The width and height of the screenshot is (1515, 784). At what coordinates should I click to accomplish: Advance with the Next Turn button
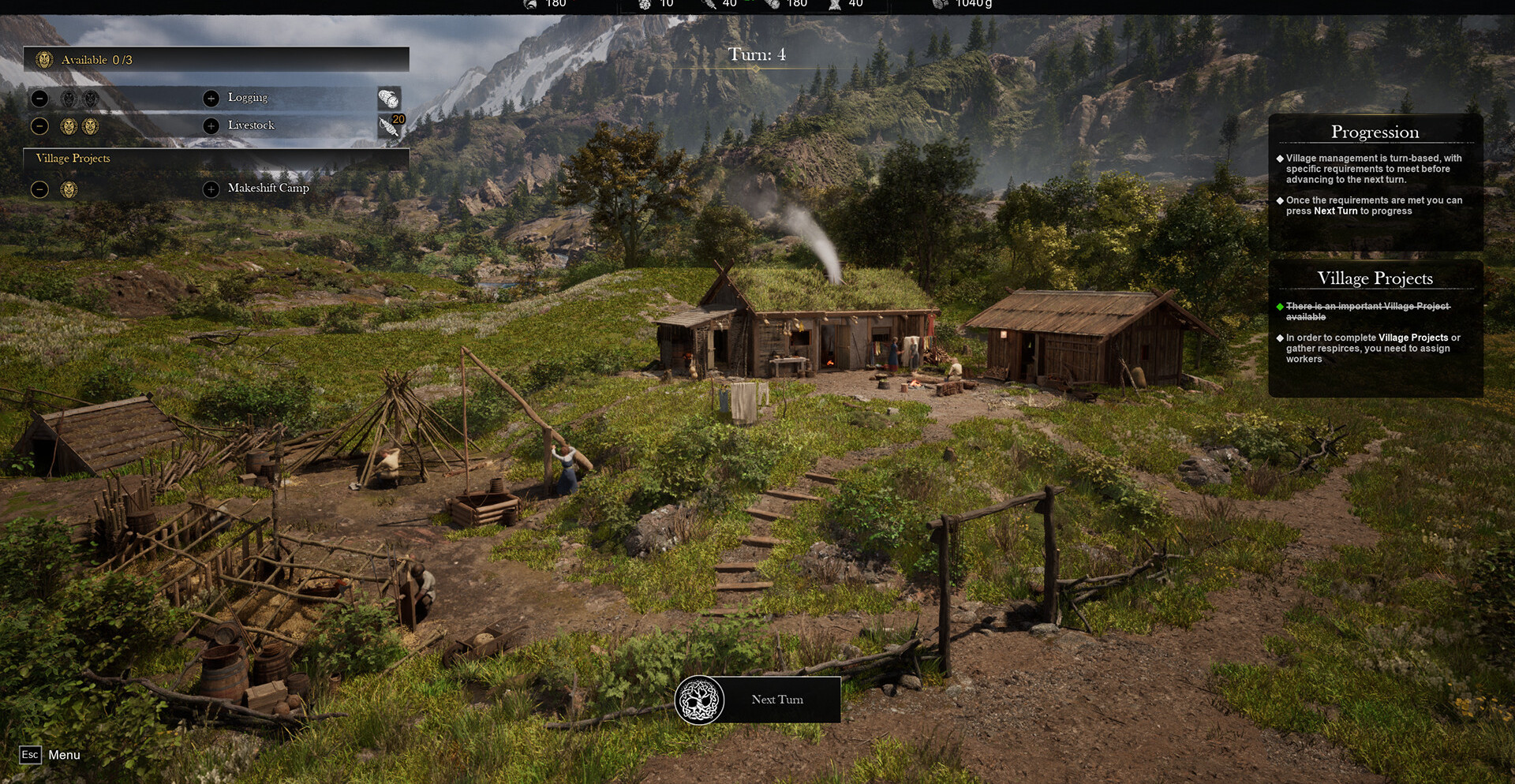coord(758,700)
